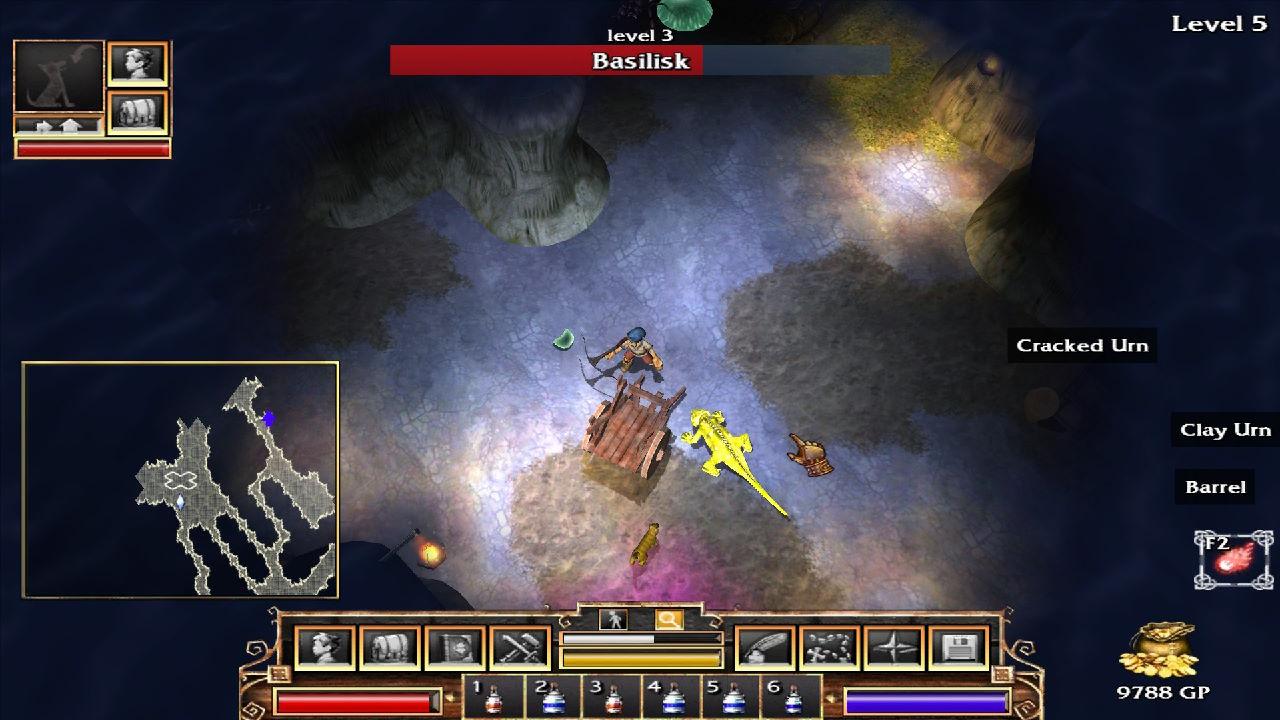Click the dungeon minimap
This screenshot has width=1280, height=720.
click(x=180, y=480)
